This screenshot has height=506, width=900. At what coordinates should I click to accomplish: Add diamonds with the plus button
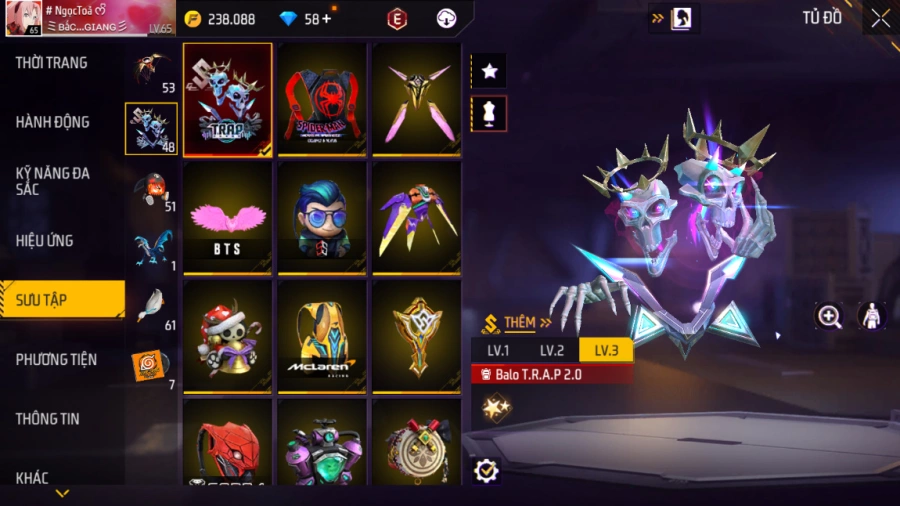coord(326,19)
